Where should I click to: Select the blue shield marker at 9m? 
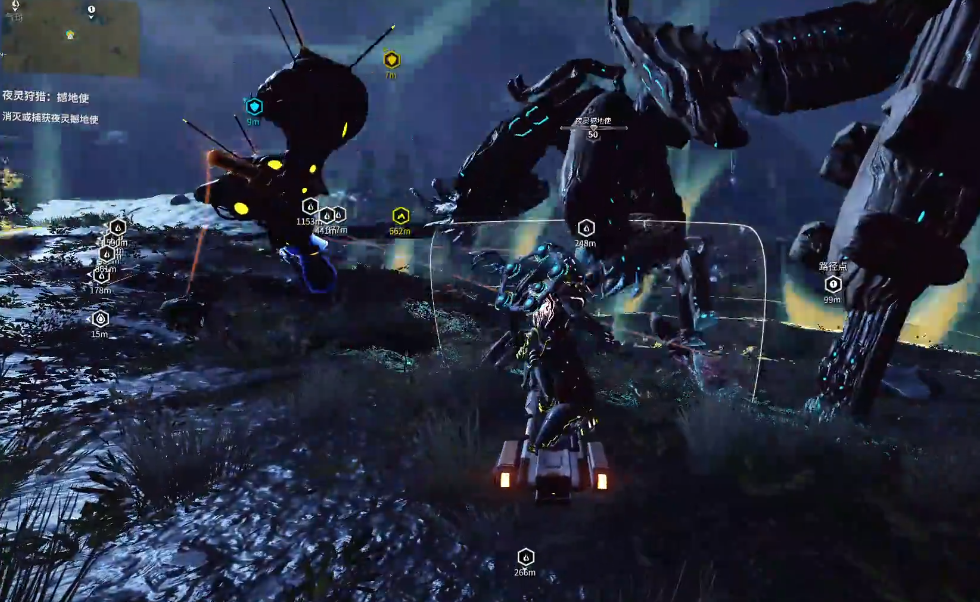pos(253,106)
